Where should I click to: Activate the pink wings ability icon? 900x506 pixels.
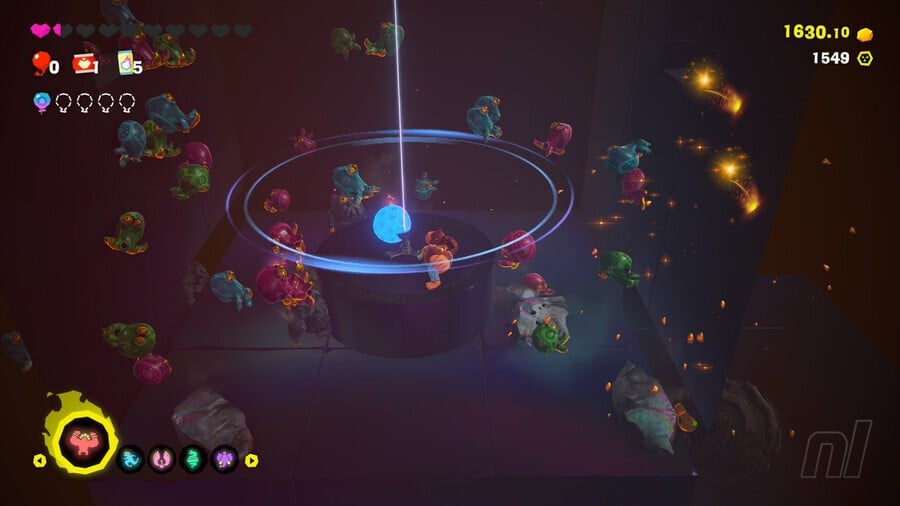(162, 459)
